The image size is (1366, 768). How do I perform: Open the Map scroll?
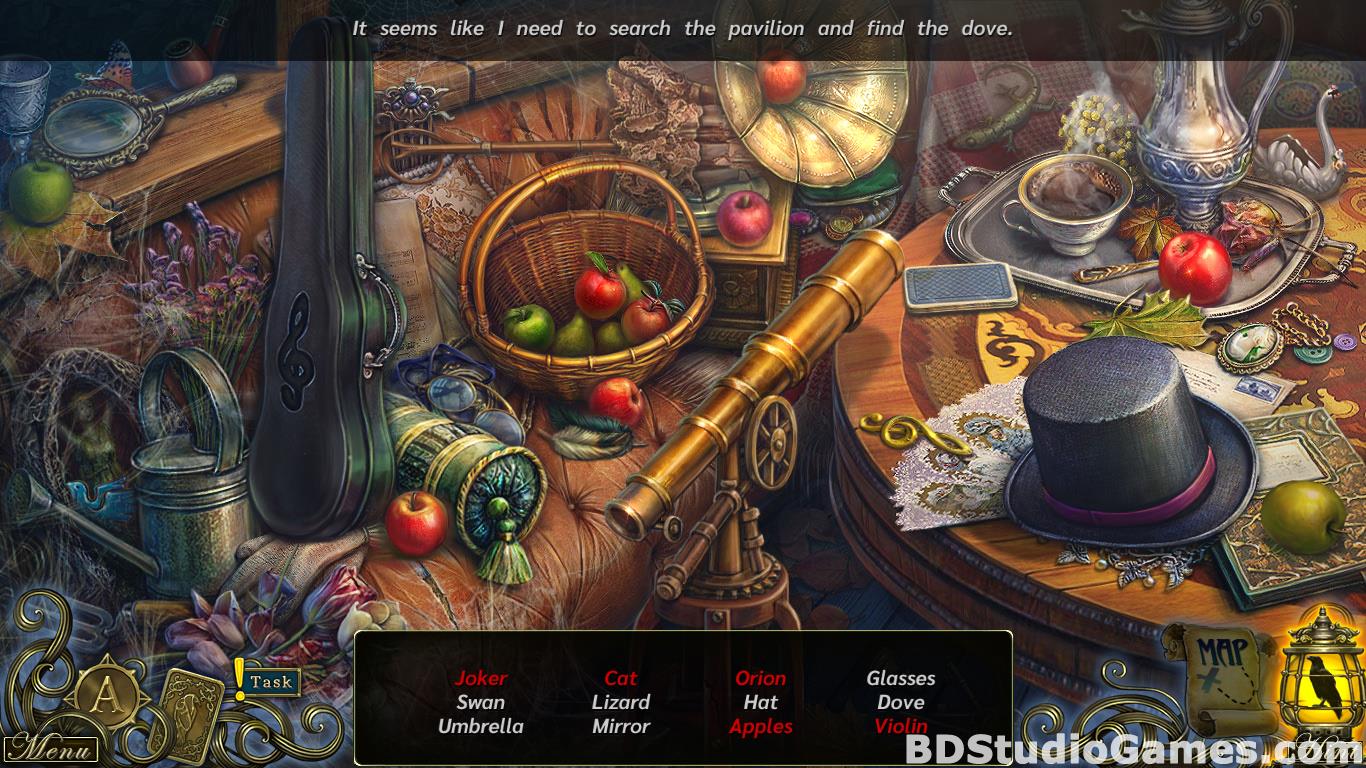1220,675
